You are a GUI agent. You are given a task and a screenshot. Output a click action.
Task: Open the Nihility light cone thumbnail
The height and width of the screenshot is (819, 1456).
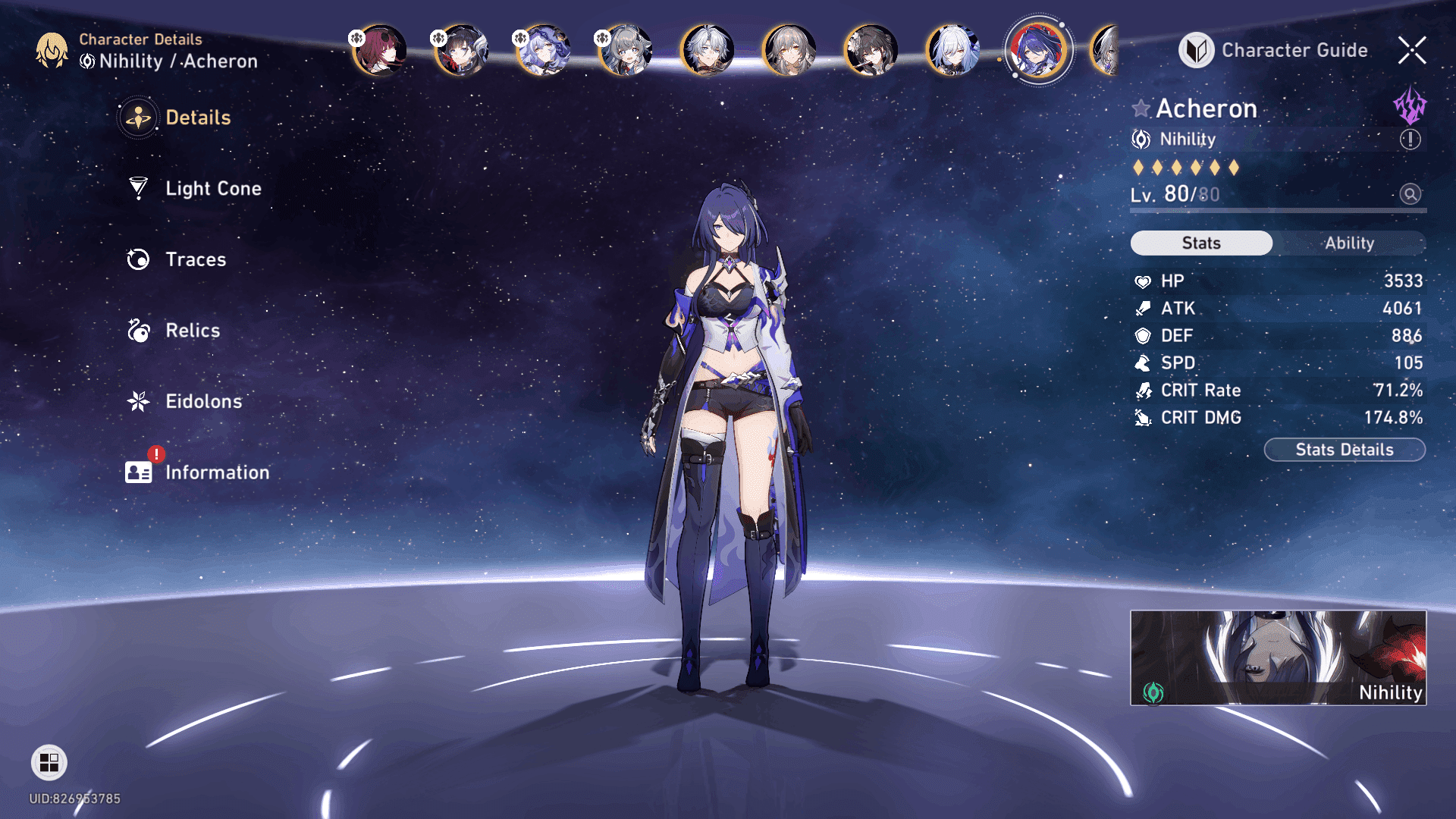point(1278,657)
